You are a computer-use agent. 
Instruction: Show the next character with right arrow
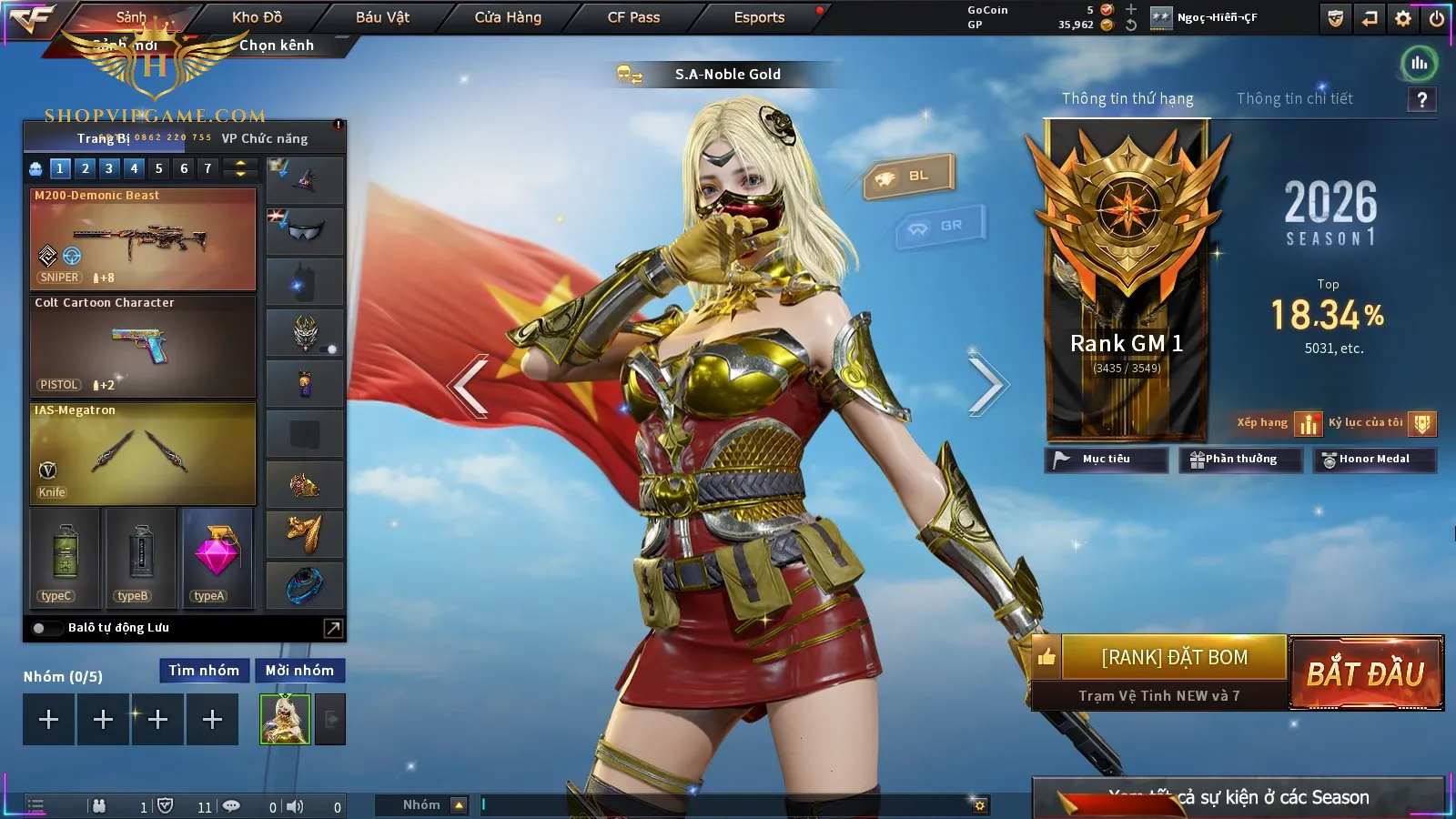(x=986, y=386)
